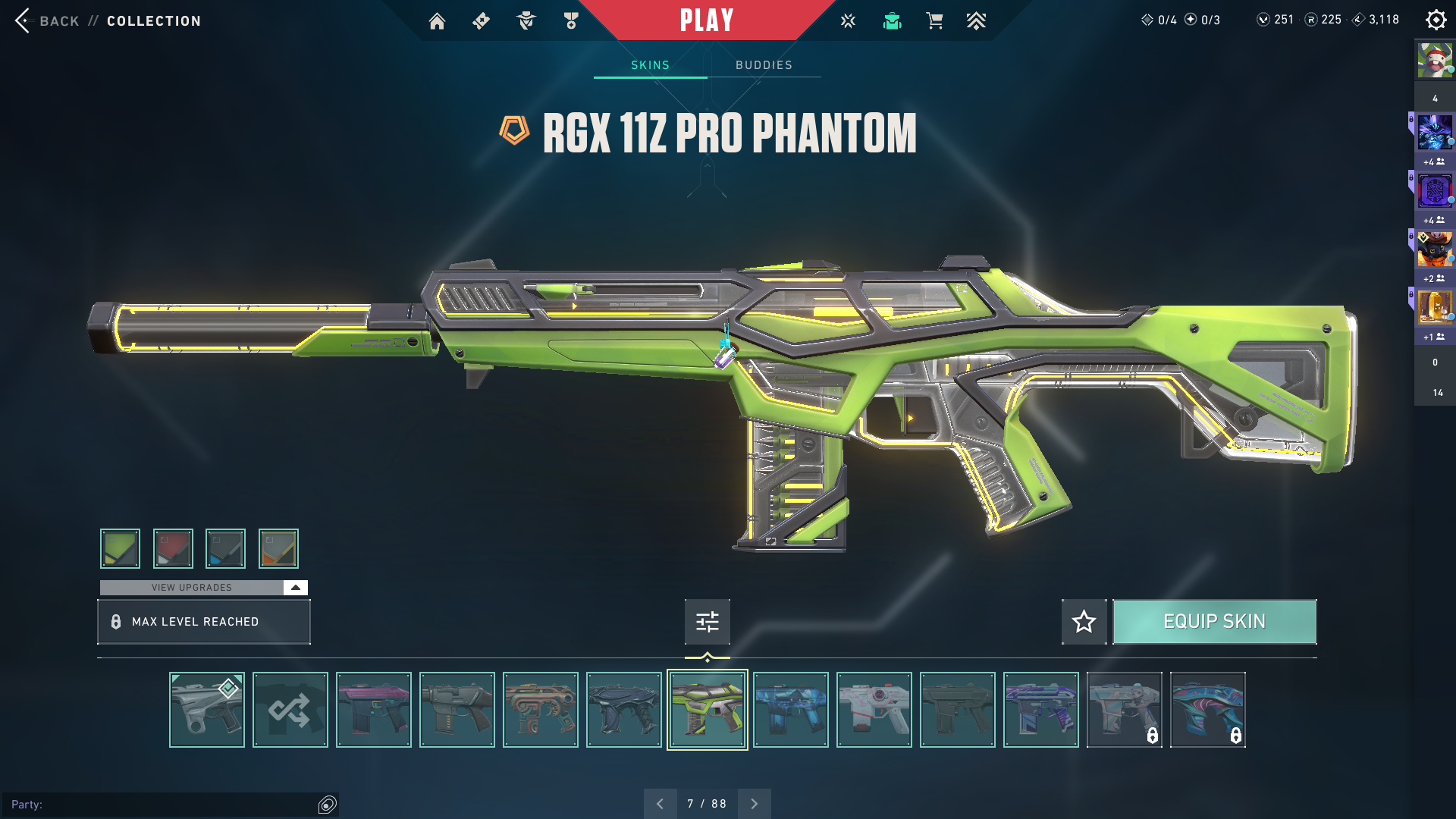The width and height of the screenshot is (1456, 819).
Task: Open the home screen icon
Action: (x=437, y=21)
